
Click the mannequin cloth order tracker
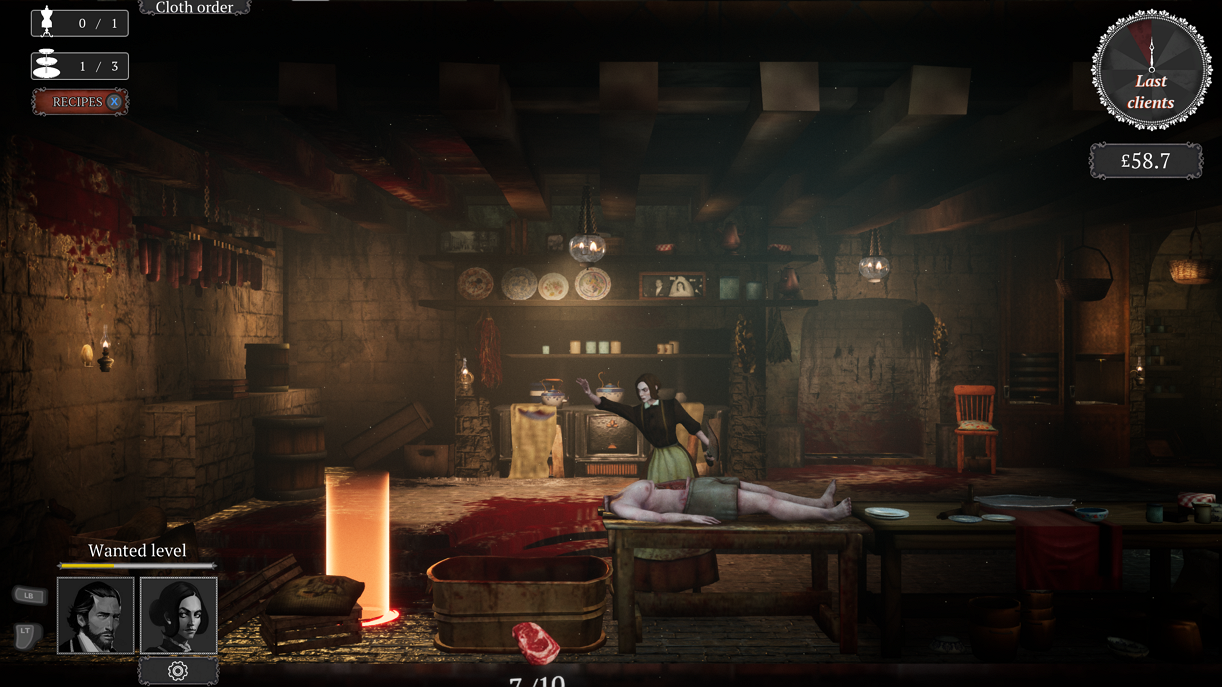point(80,23)
